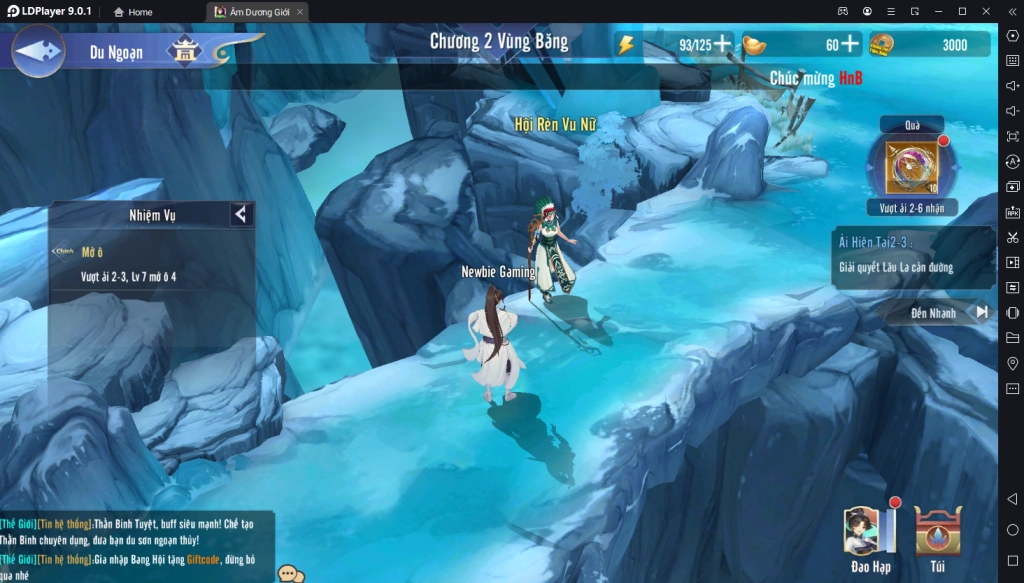Image resolution: width=1024 pixels, height=583 pixels.
Task: Open the chat bubble icon
Action: coord(291,574)
